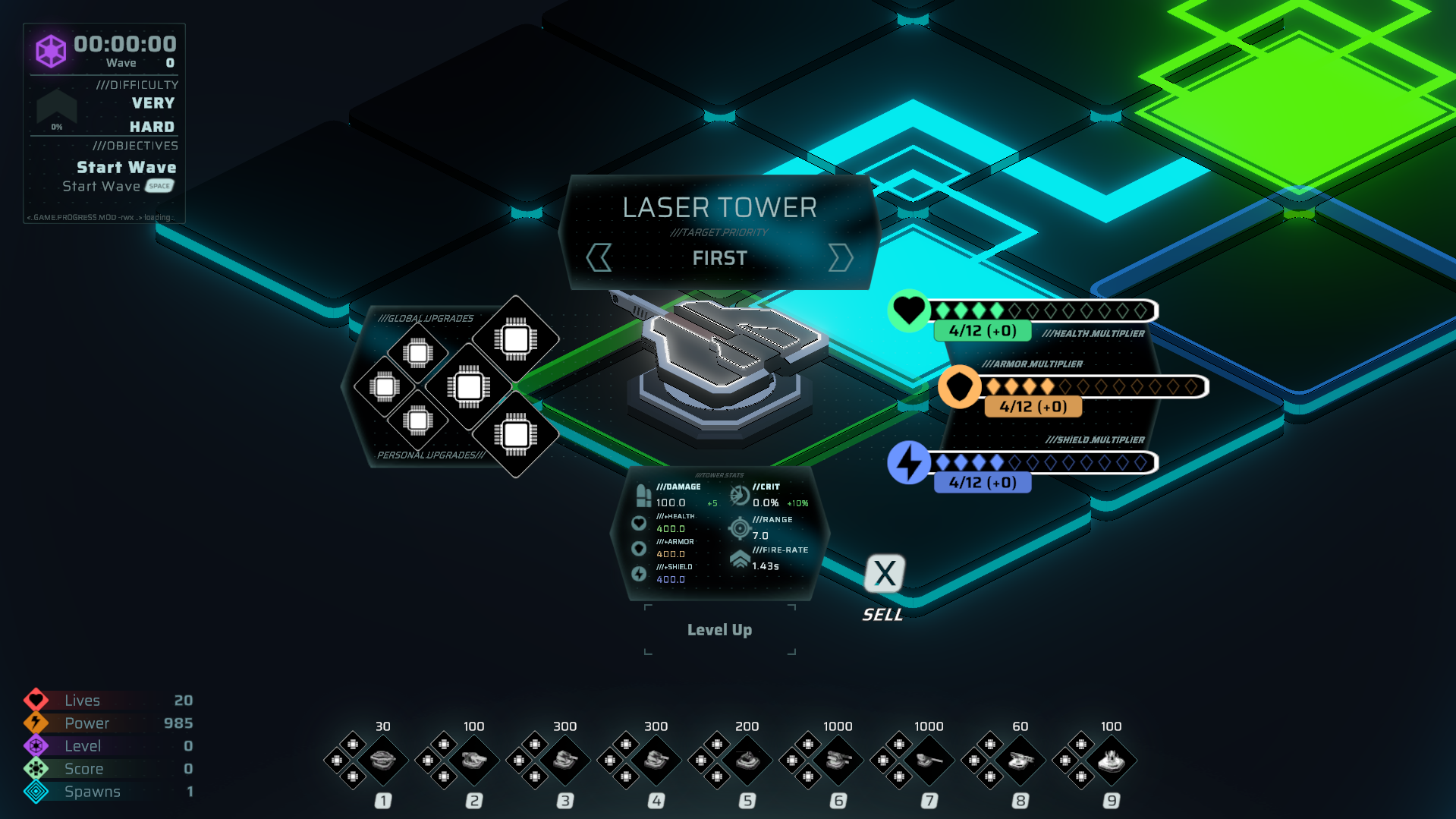
Task: Cycle target priority with left chevron
Action: (x=599, y=258)
